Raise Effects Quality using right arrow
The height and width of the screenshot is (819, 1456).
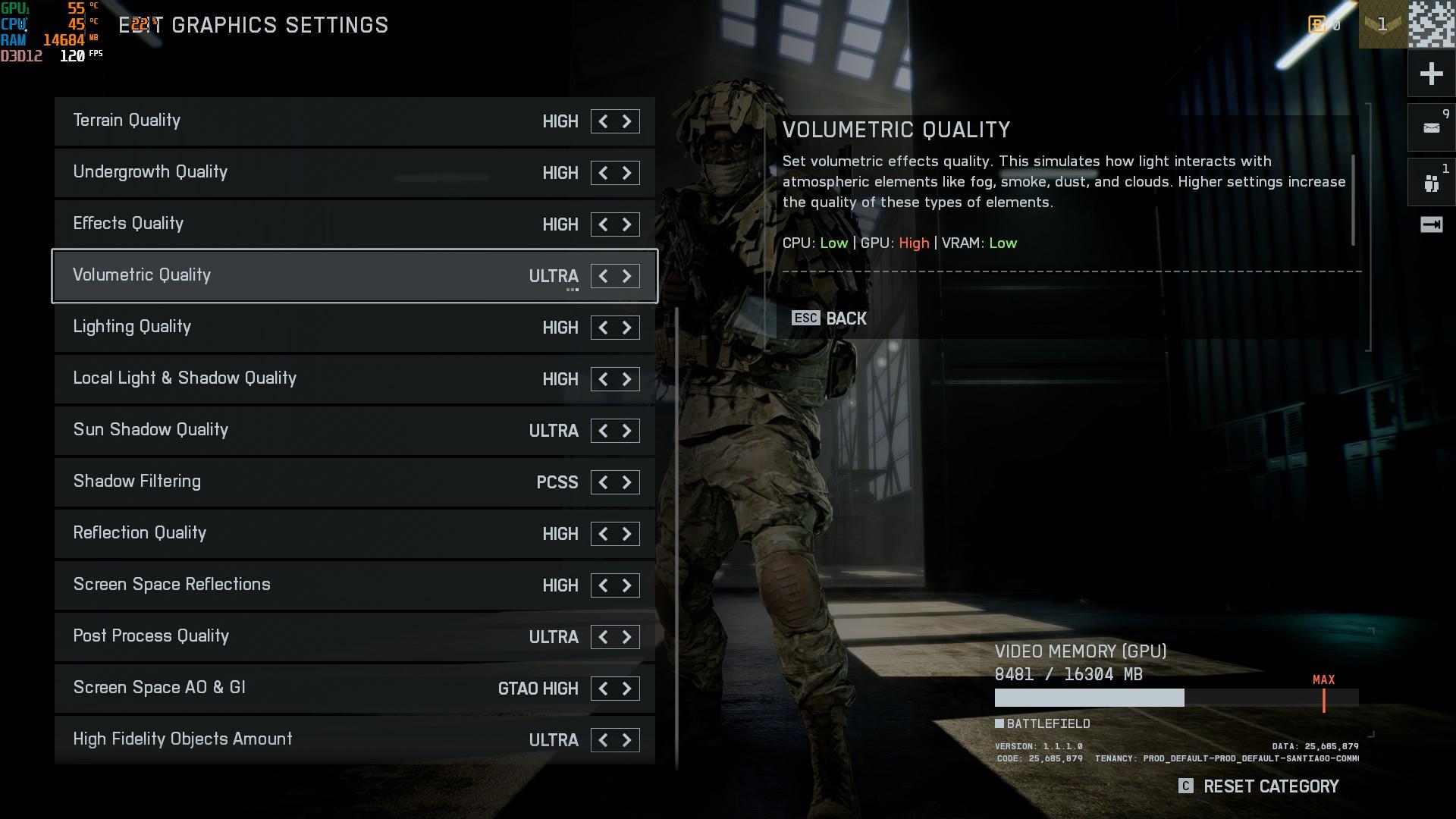pos(627,224)
